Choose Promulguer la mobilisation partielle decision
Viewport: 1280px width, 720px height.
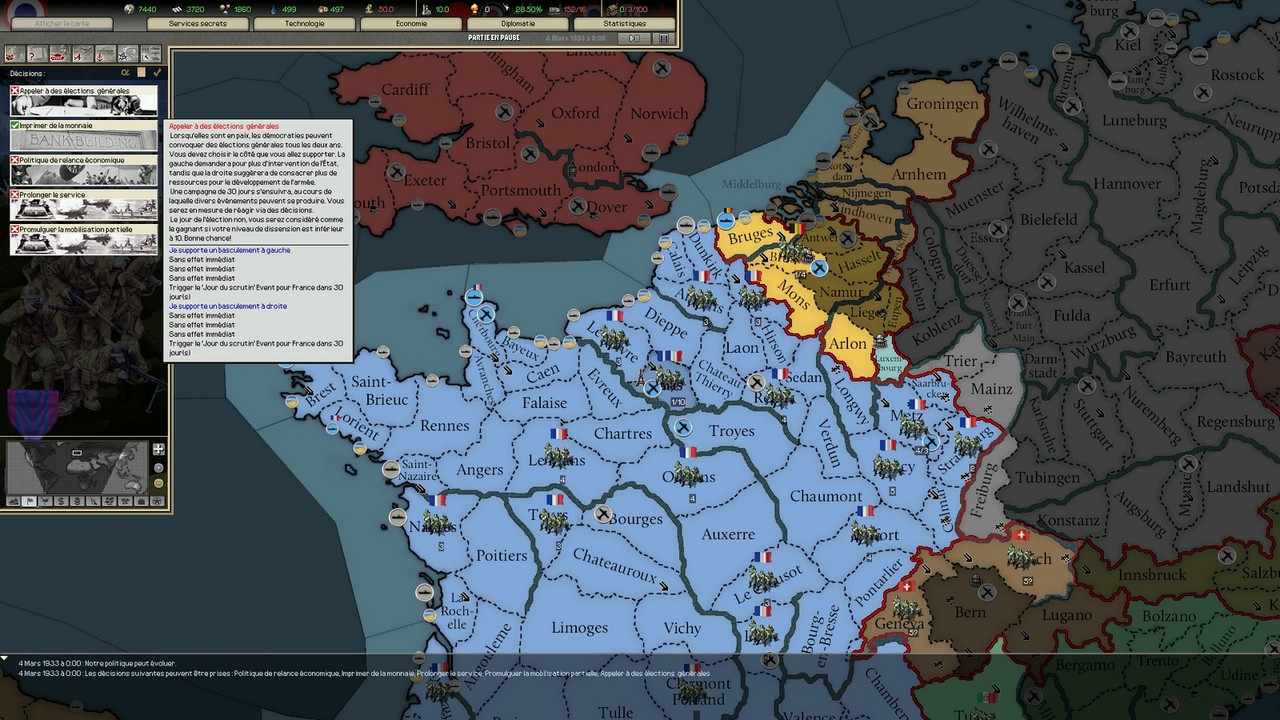pyautogui.click(x=84, y=239)
